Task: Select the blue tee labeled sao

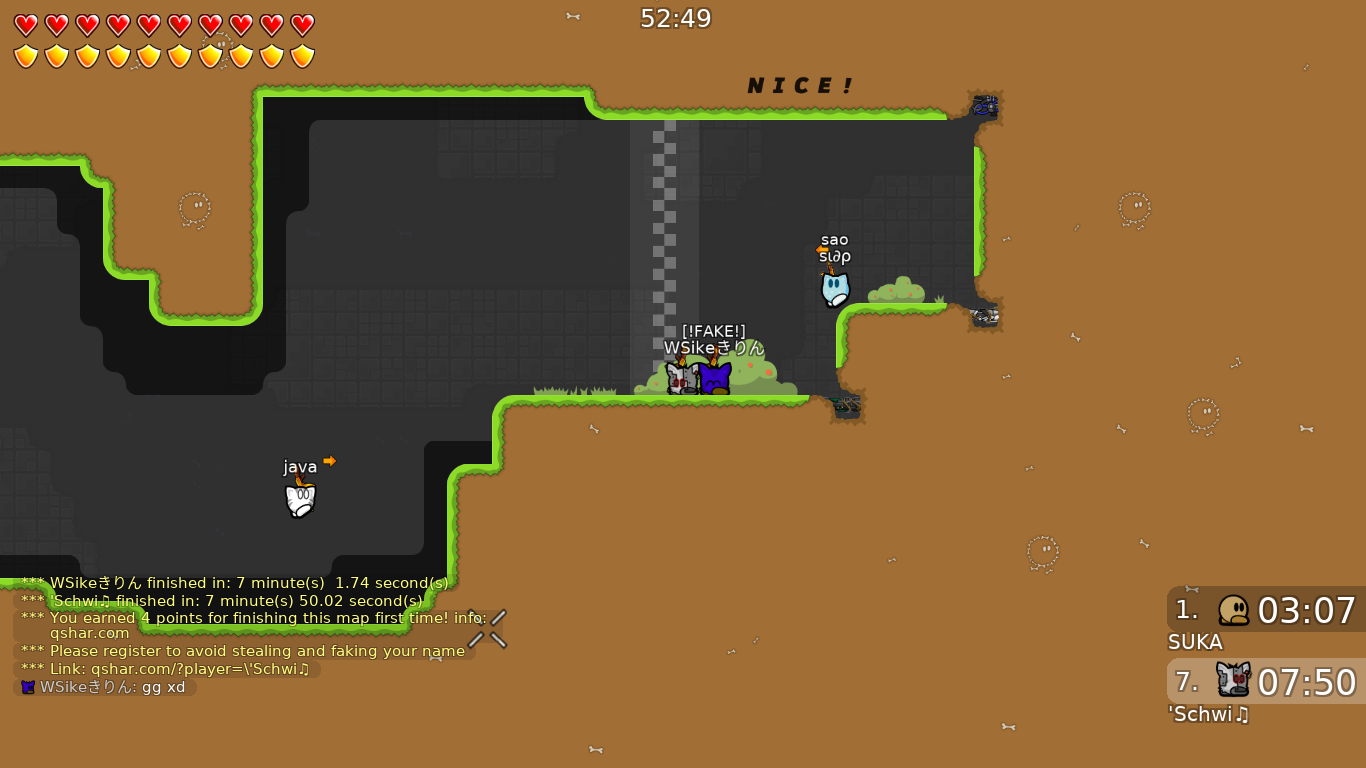Action: (x=835, y=290)
